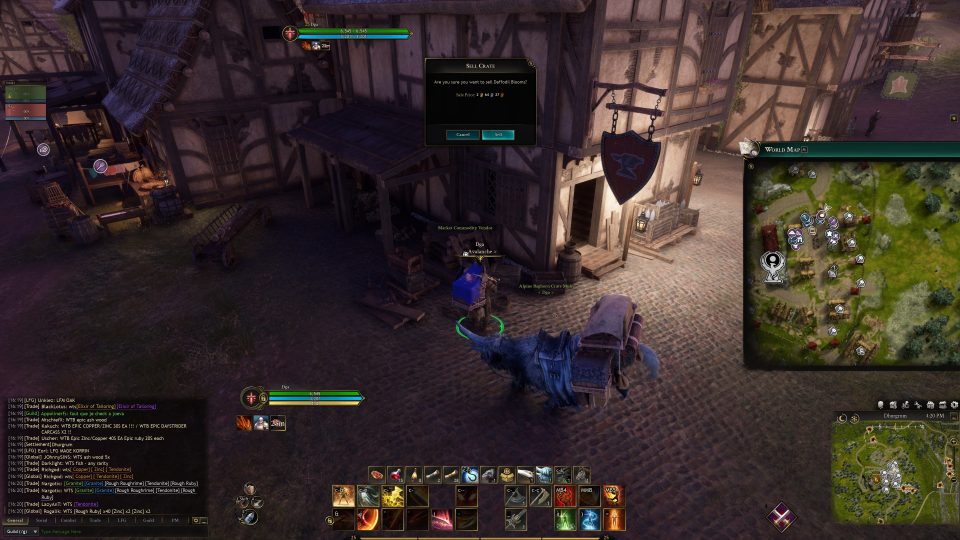Confirm selling the crate with Sell

point(498,134)
